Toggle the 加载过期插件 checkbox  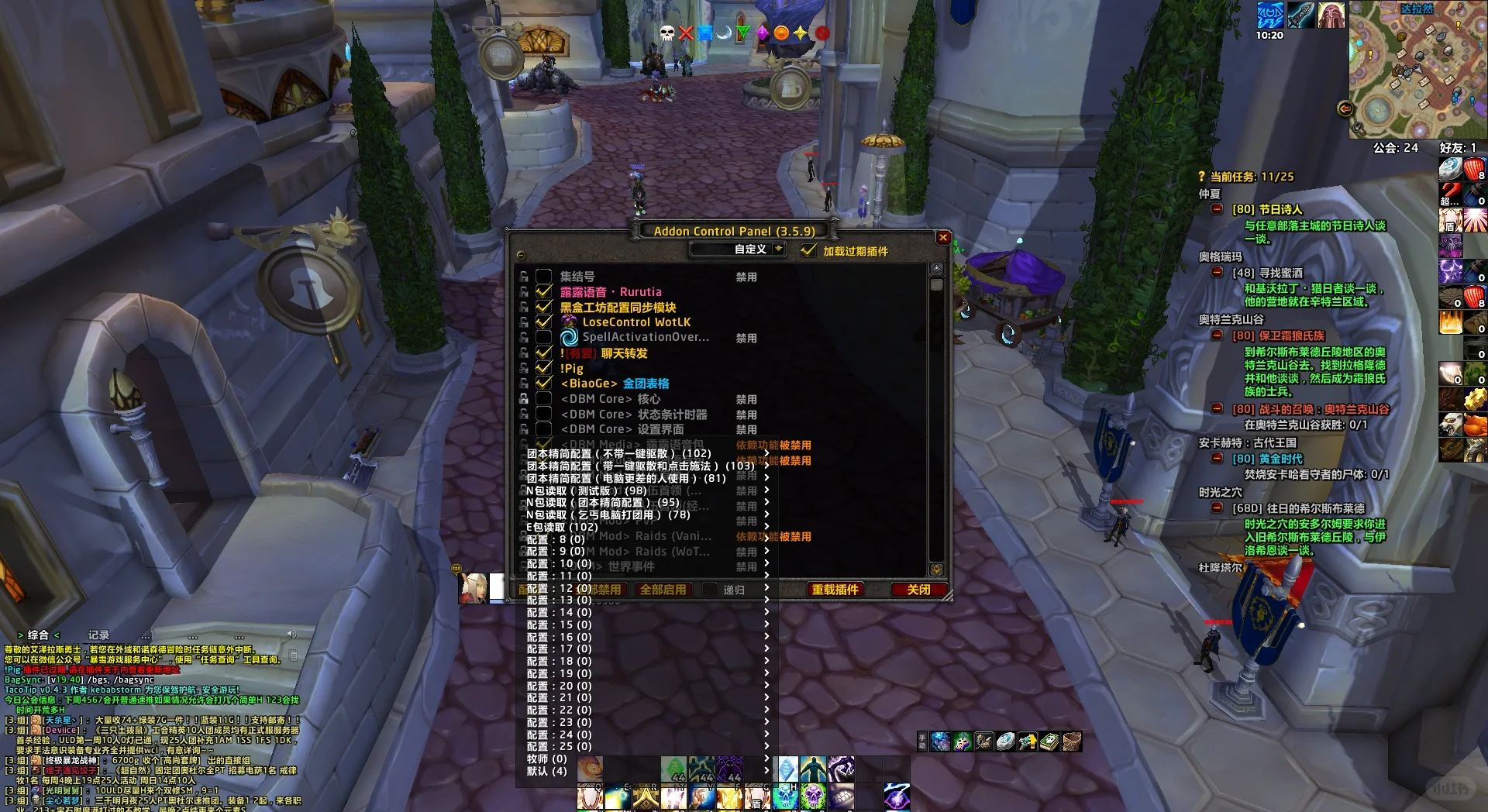808,250
